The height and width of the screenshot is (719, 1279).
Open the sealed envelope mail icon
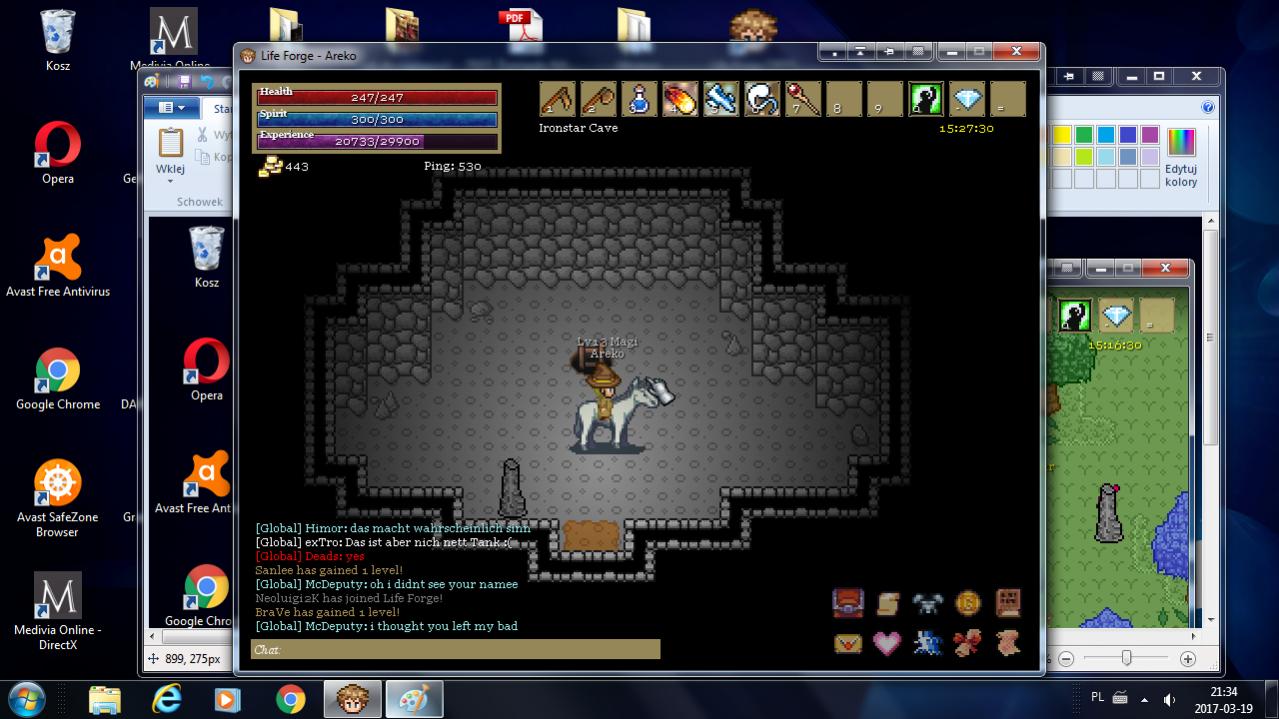(848, 642)
